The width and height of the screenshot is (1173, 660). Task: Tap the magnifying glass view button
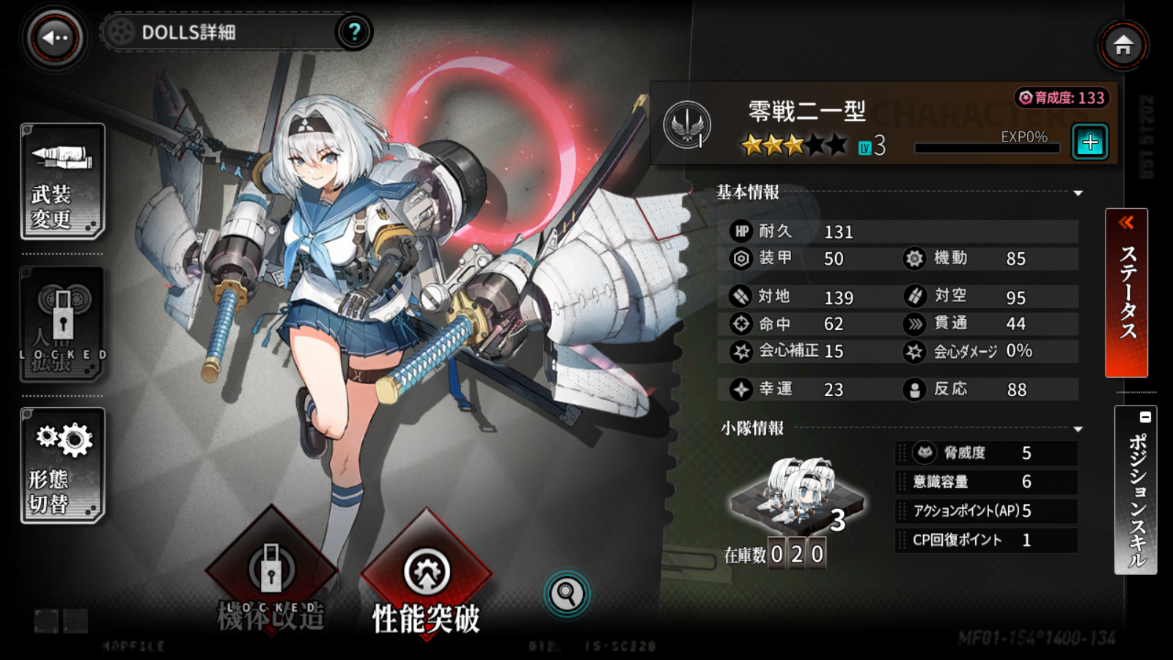point(566,594)
